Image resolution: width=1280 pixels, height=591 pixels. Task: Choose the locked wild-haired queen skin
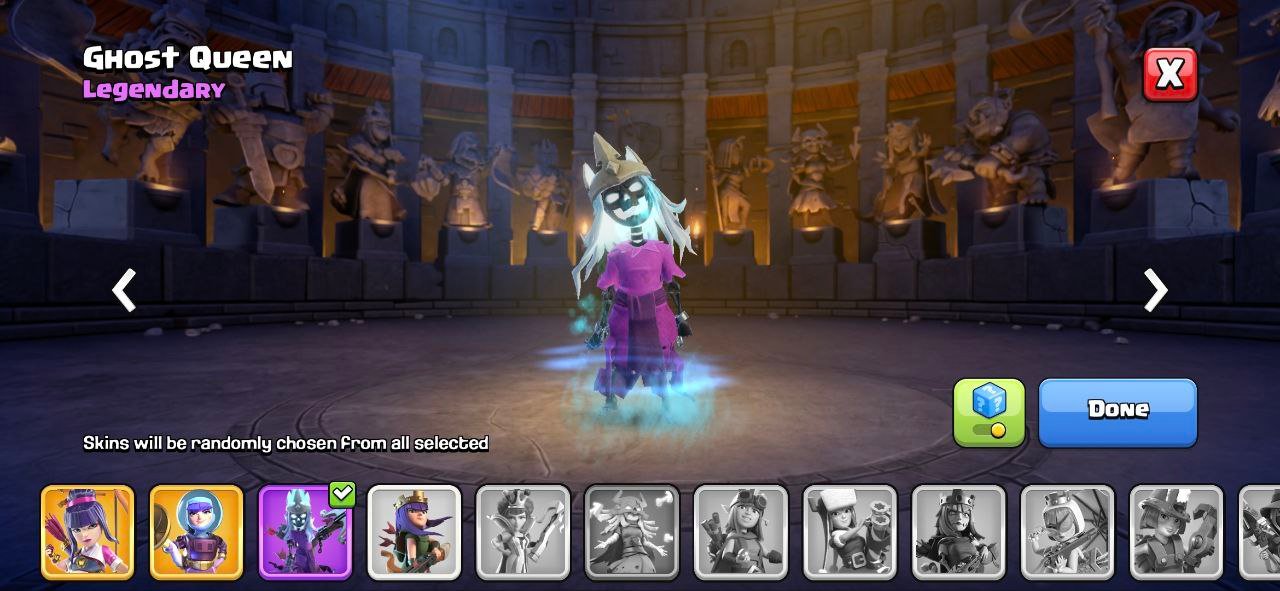(631, 532)
